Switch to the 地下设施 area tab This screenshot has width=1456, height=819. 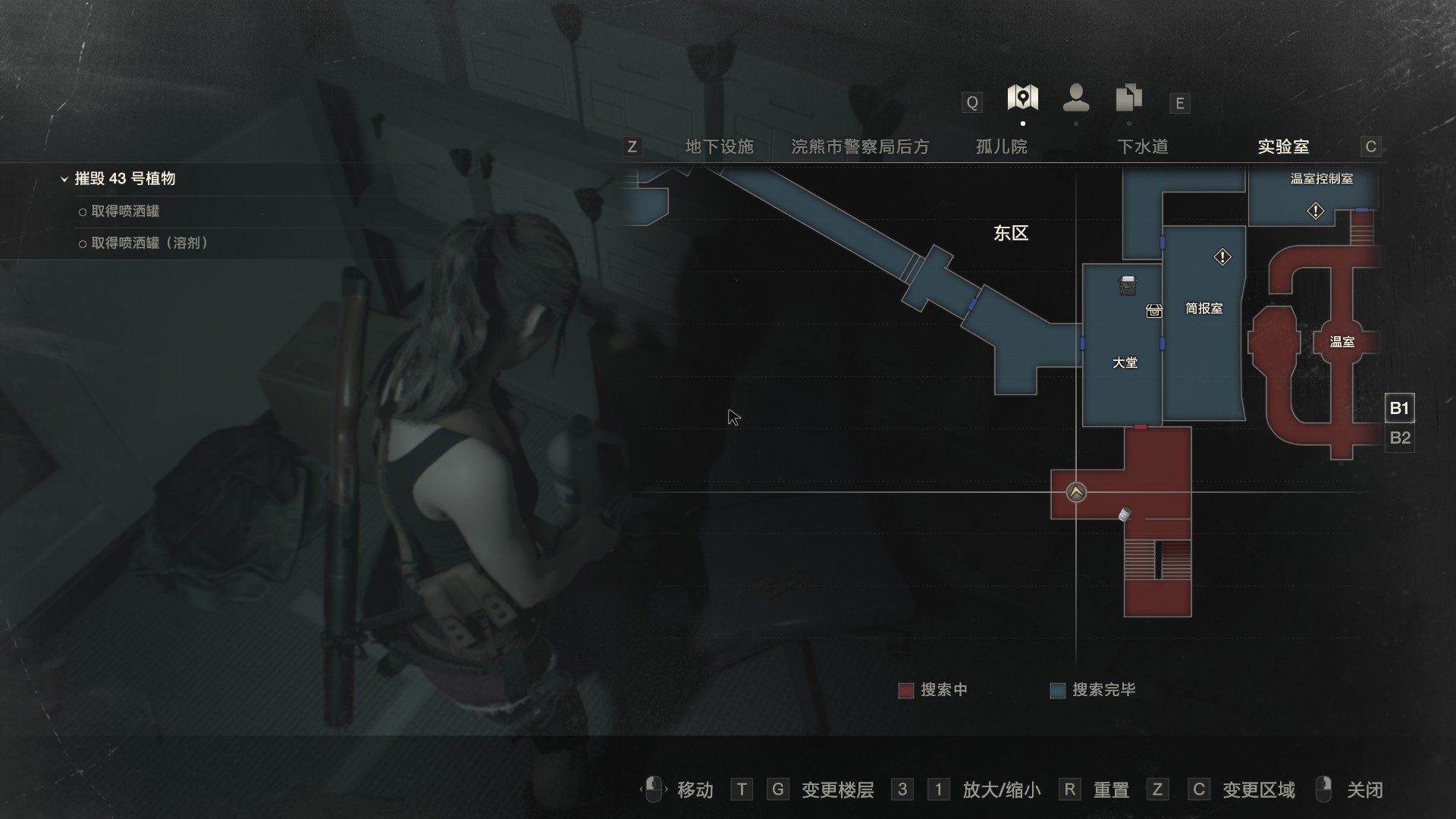[x=719, y=147]
